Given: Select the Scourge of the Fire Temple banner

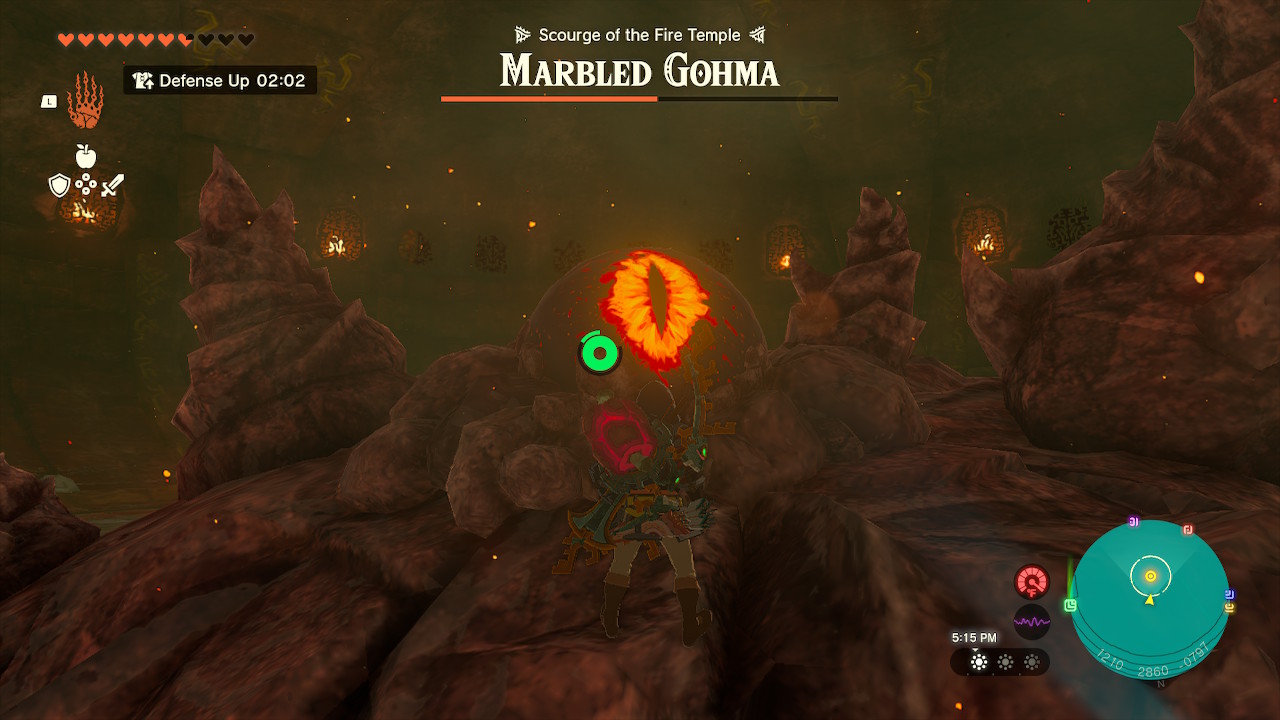Looking at the screenshot, I should tap(640, 34).
